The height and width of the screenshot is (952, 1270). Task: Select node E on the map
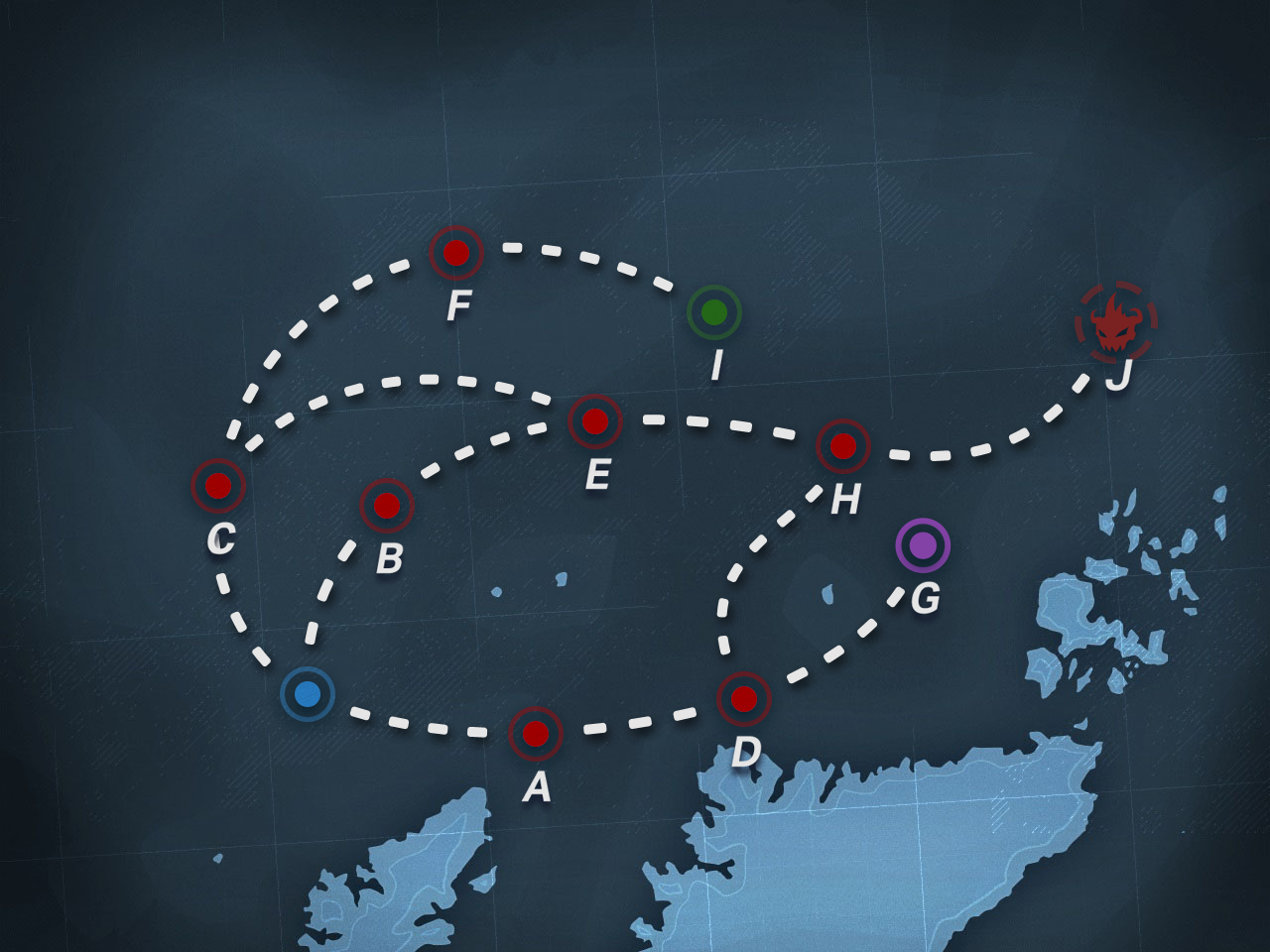pos(595,421)
